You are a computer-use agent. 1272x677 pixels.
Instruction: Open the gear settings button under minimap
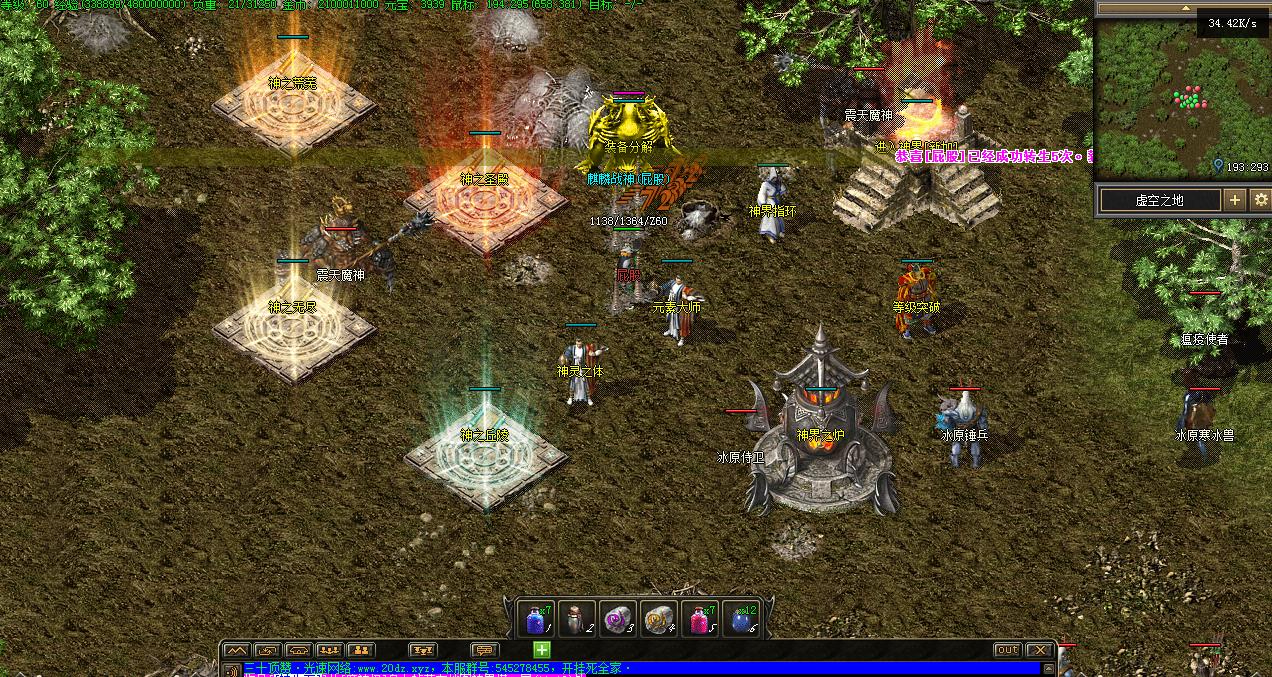pos(1260,200)
